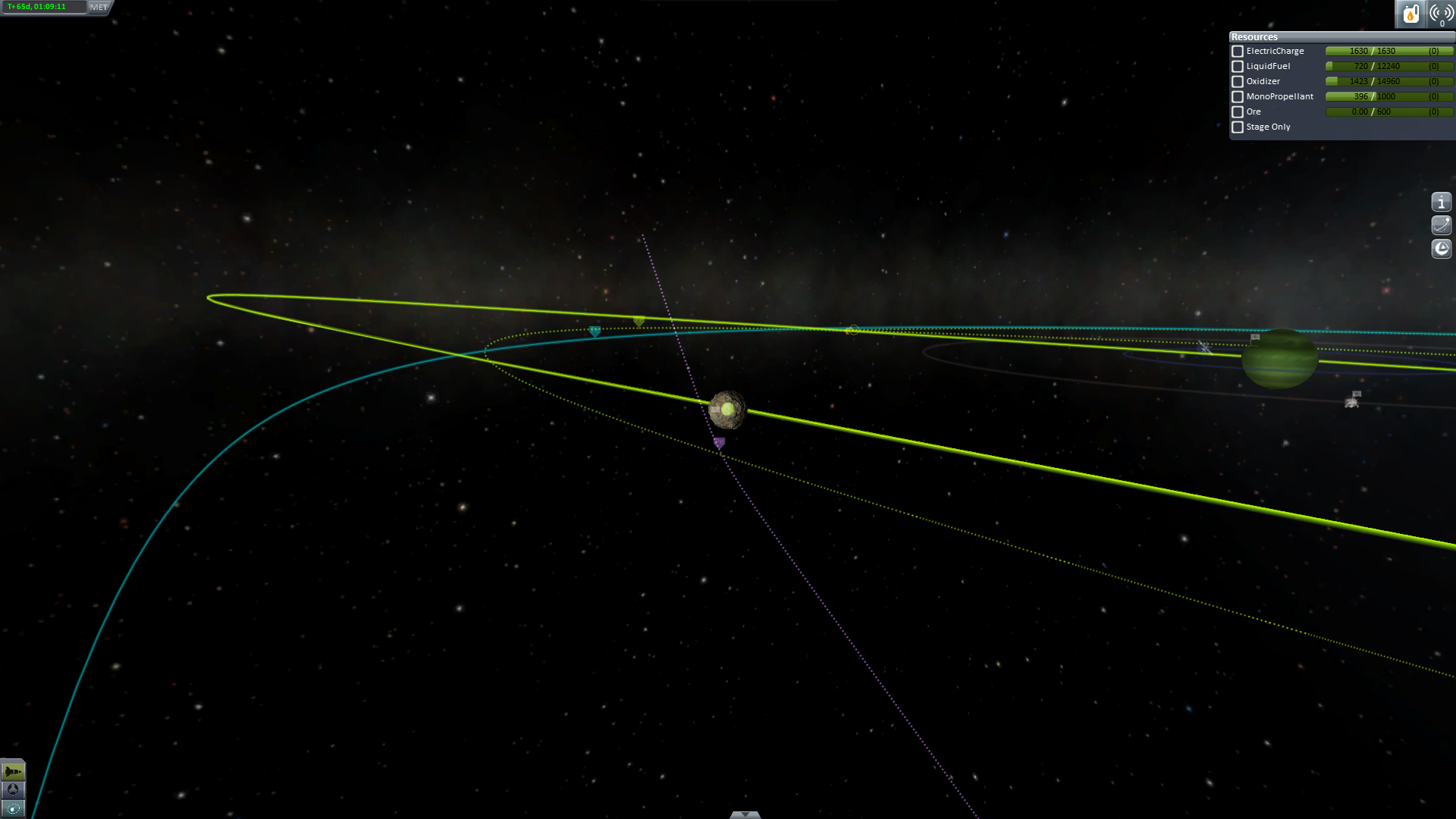Image resolution: width=1456 pixels, height=819 pixels.
Task: Open the CommNet signal panel
Action: (1440, 14)
